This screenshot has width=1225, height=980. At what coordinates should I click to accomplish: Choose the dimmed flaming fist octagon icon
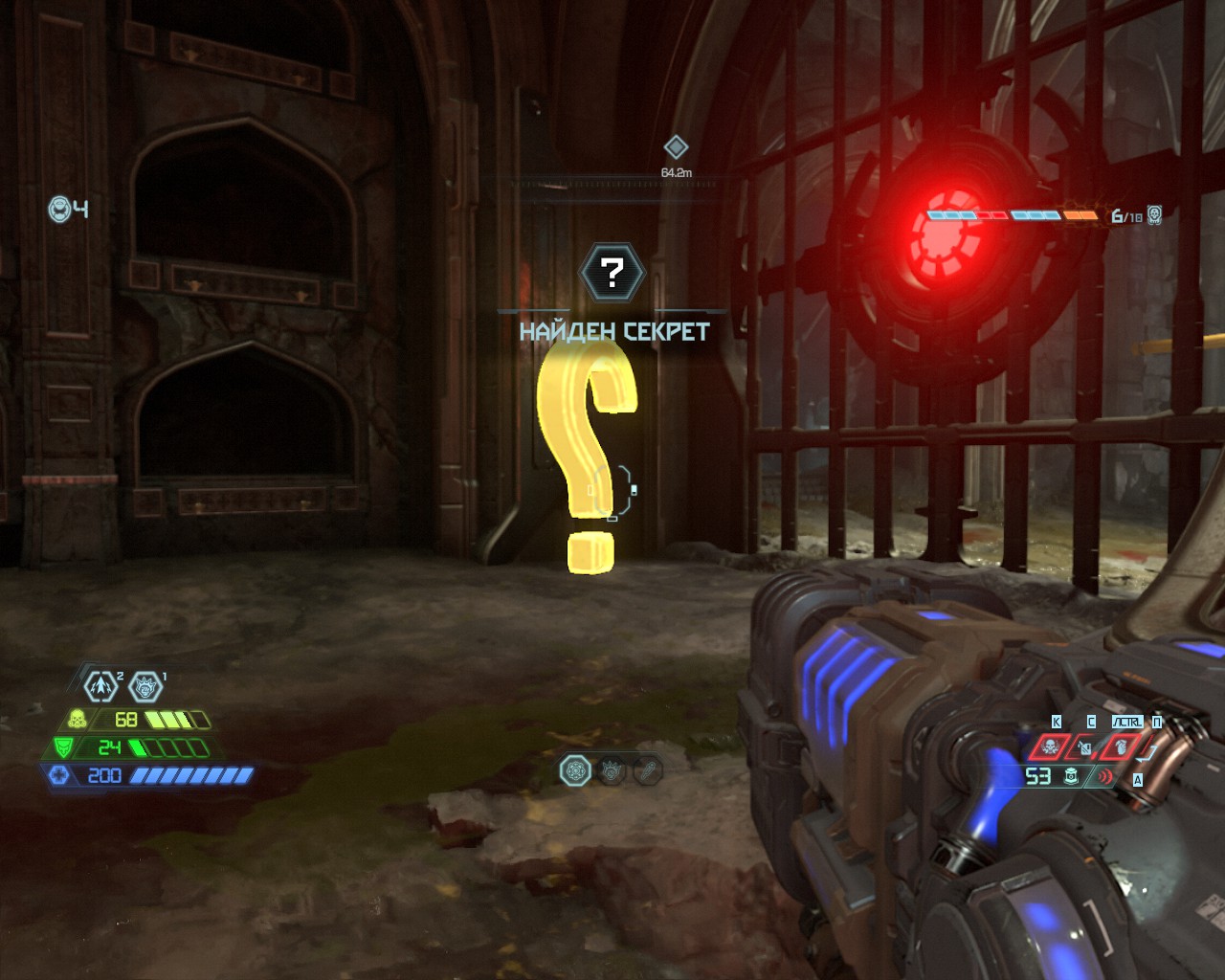click(x=612, y=770)
